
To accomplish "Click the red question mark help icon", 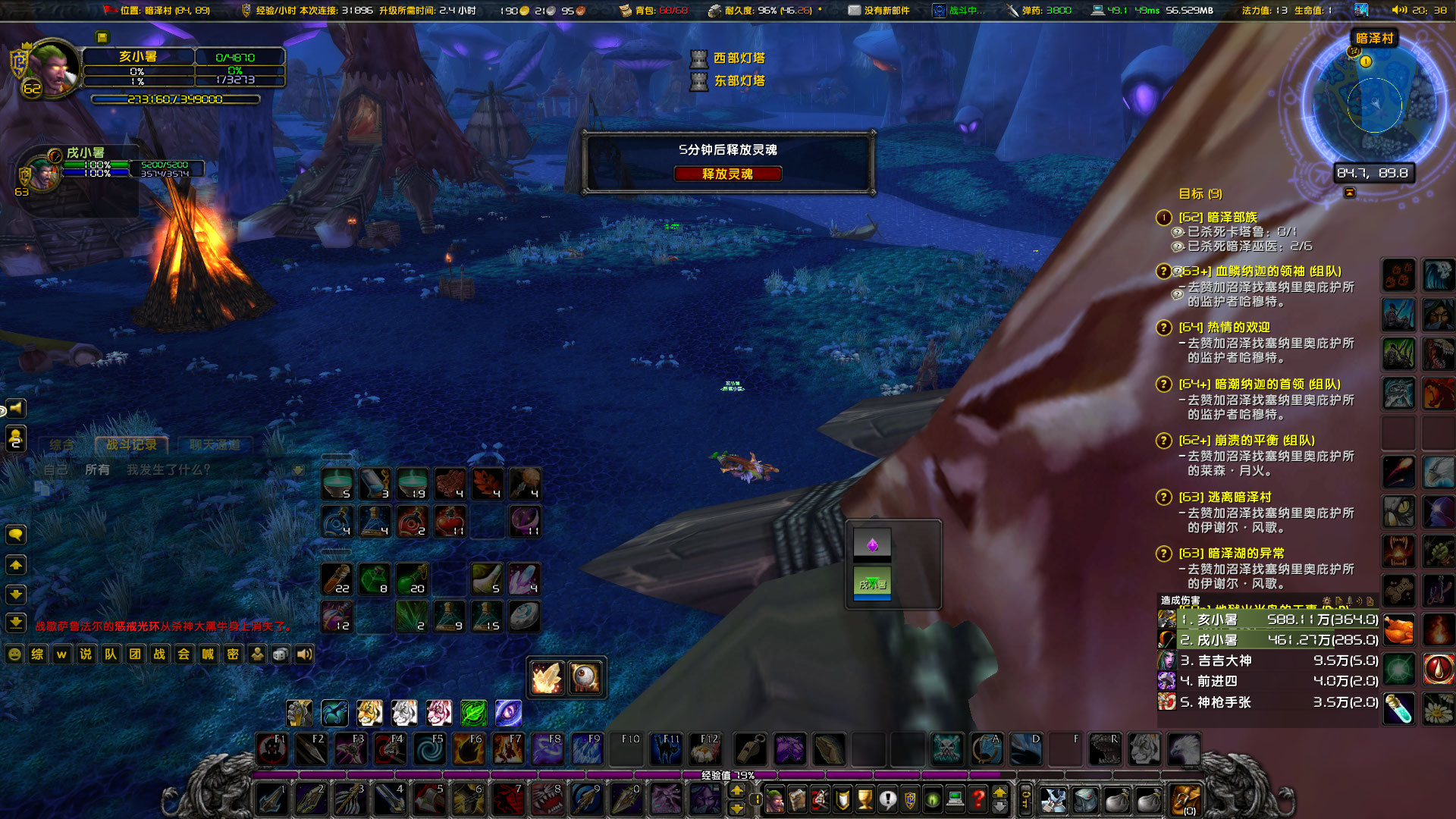I will (977, 799).
